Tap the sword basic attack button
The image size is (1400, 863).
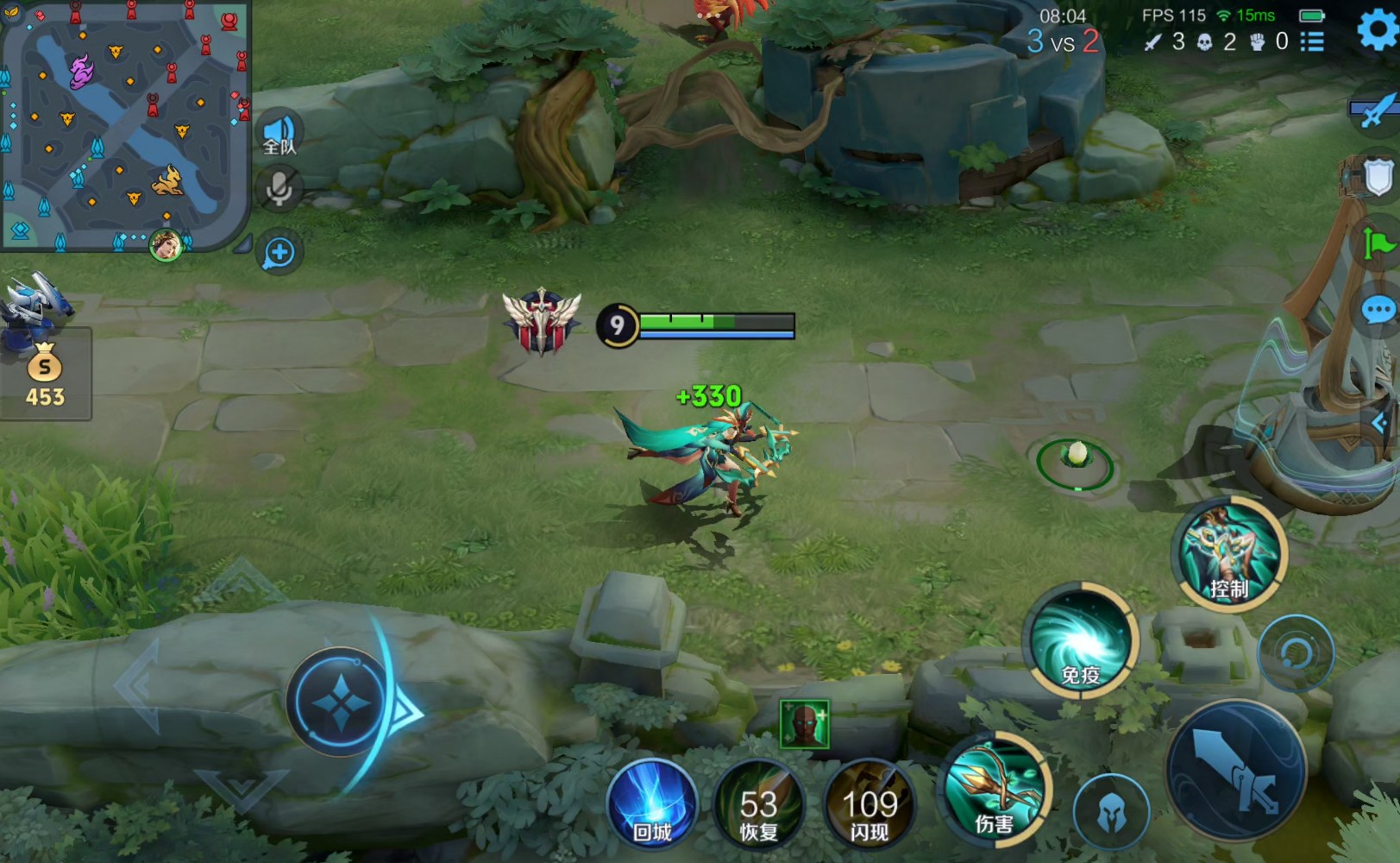[1236, 771]
